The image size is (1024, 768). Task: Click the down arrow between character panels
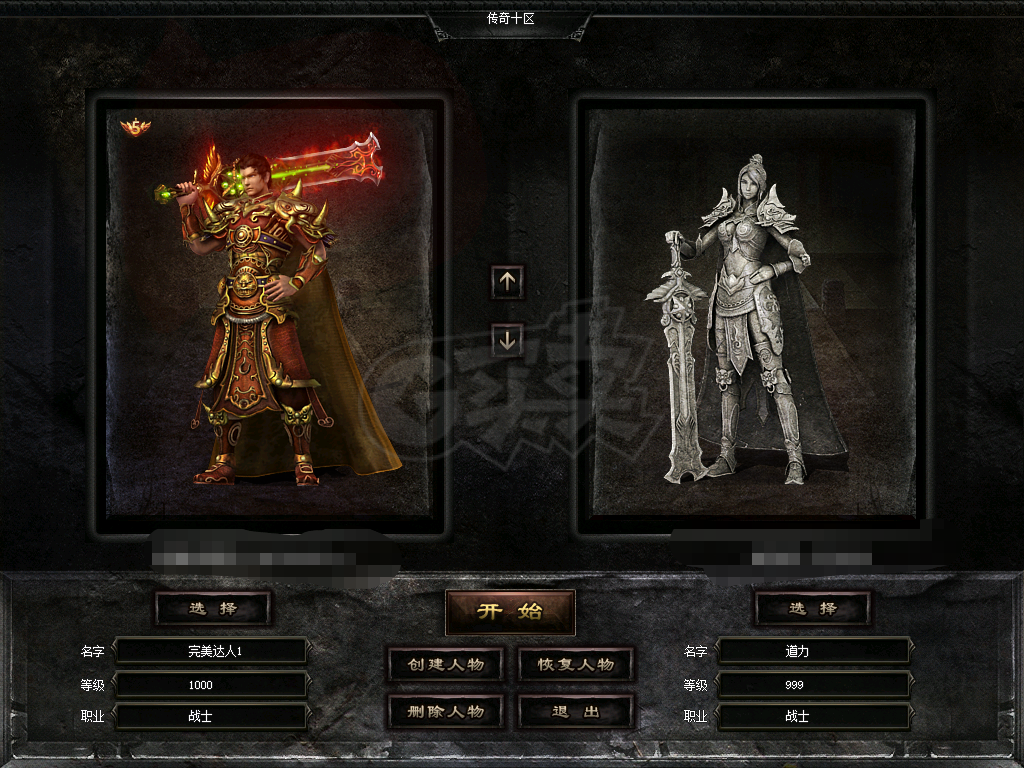click(x=507, y=340)
